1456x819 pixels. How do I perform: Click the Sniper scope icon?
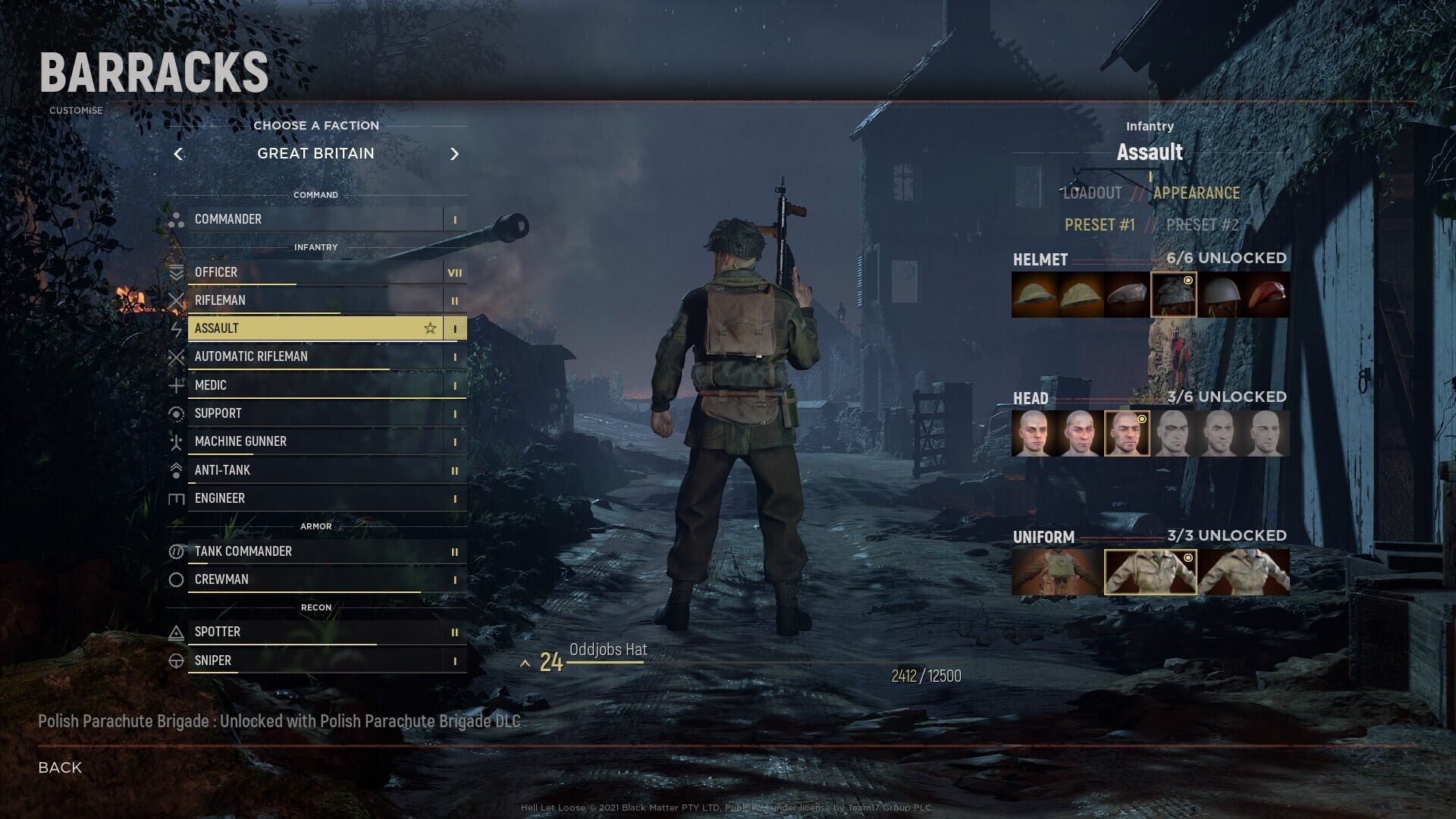point(177,661)
